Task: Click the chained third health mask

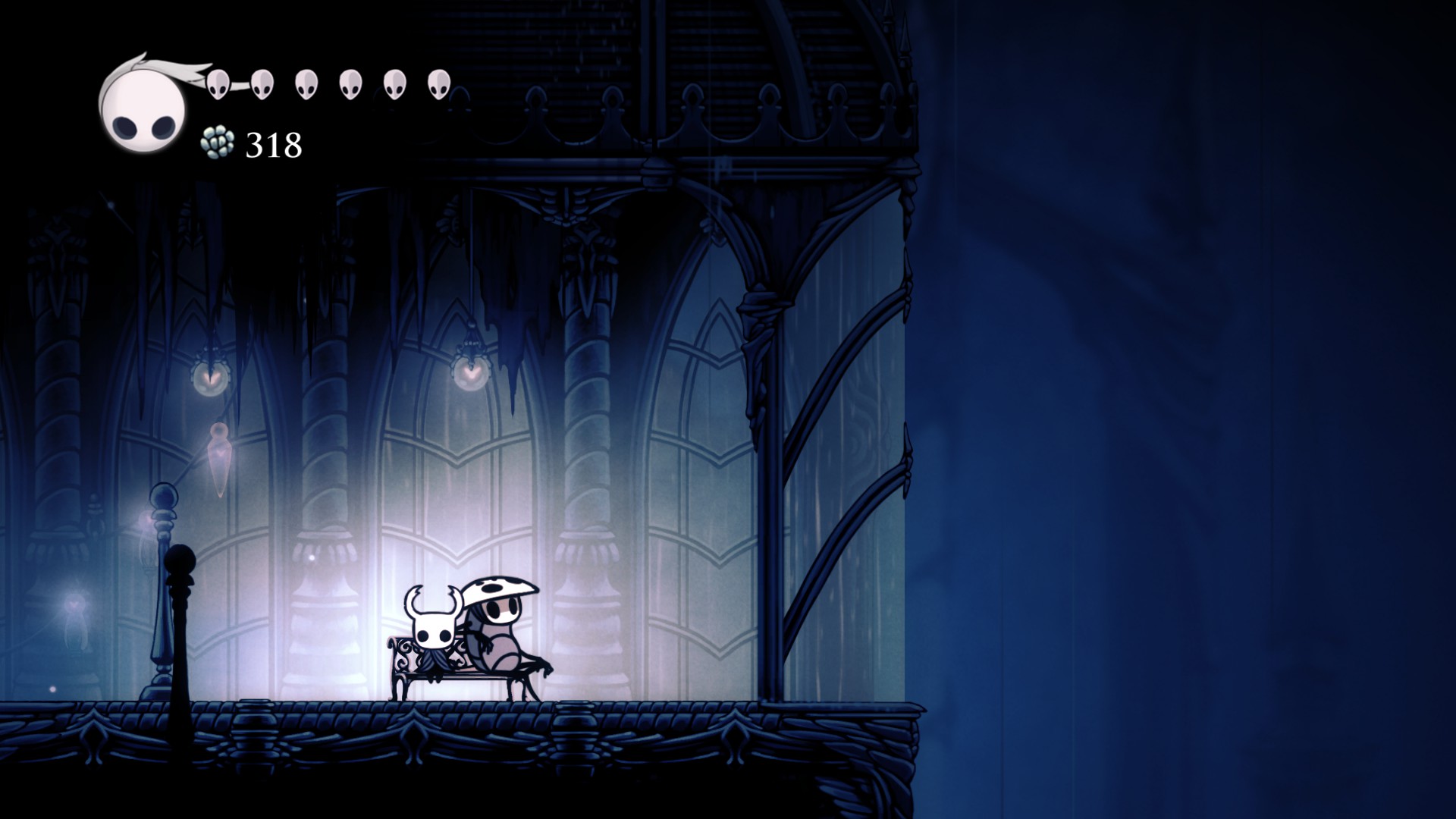Action: (306, 83)
